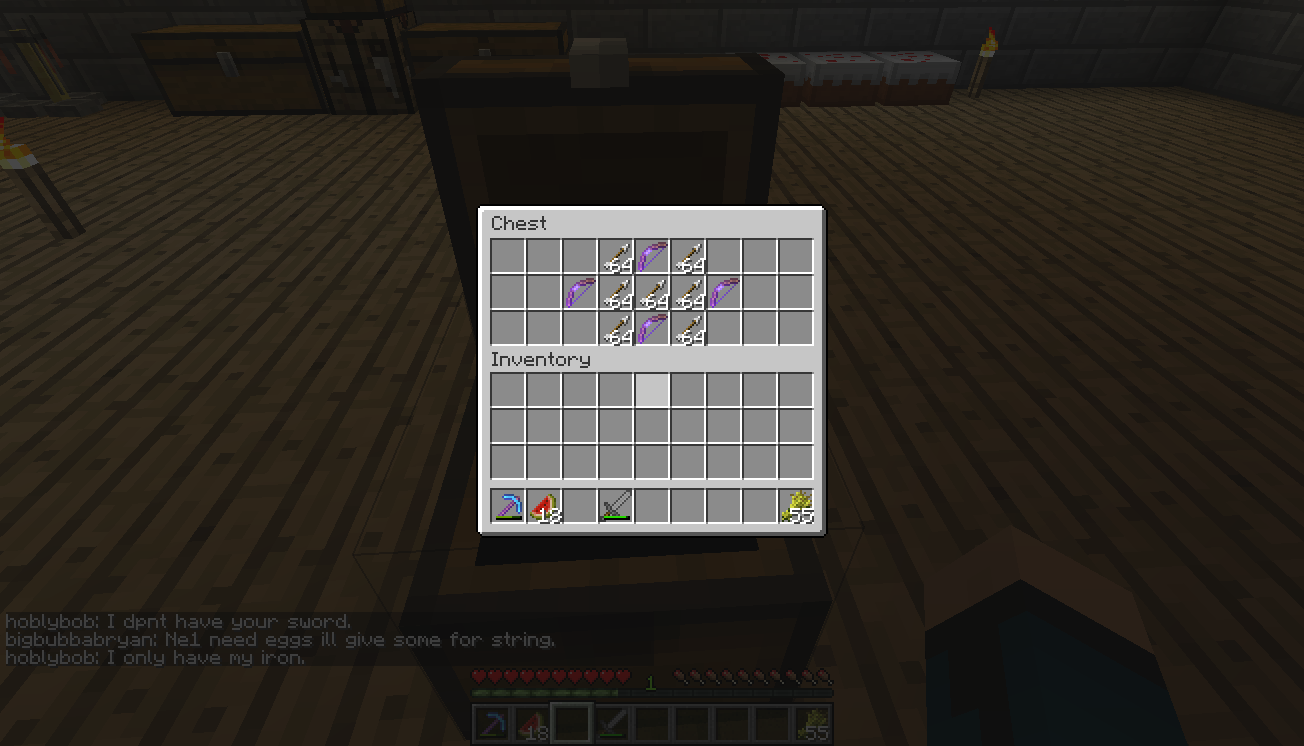The image size is (1304, 746).
Task: Click the last arrow stack in the top row
Action: pos(688,256)
